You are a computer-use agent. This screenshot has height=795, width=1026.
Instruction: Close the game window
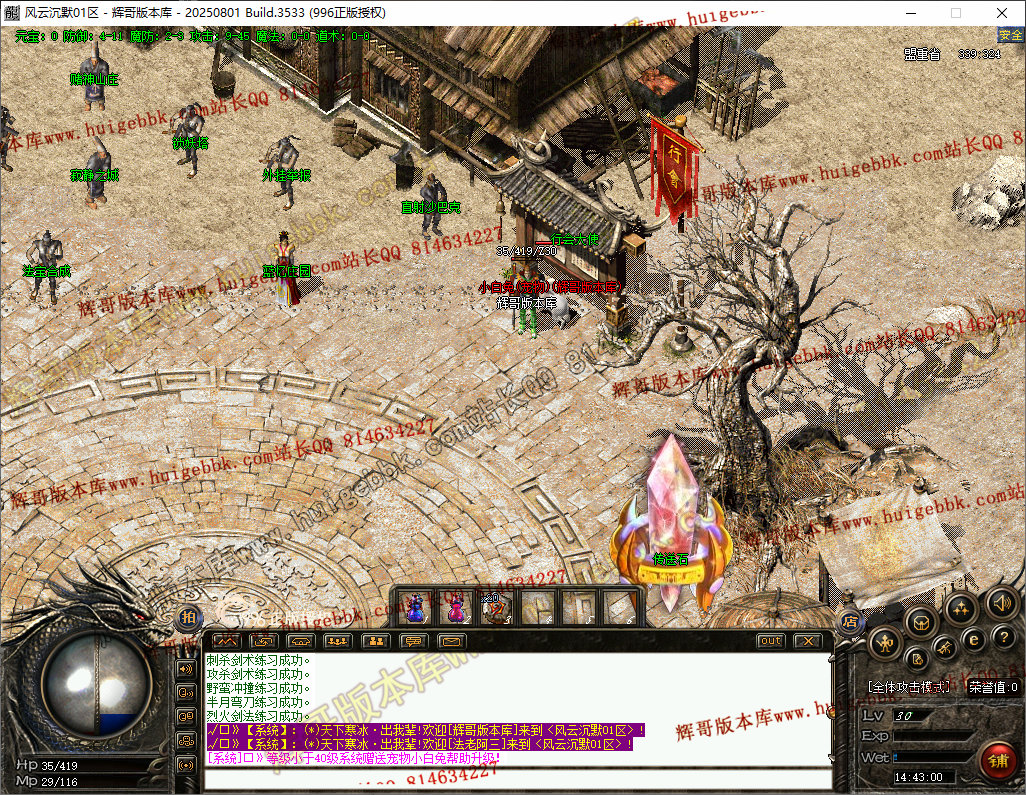point(1002,13)
